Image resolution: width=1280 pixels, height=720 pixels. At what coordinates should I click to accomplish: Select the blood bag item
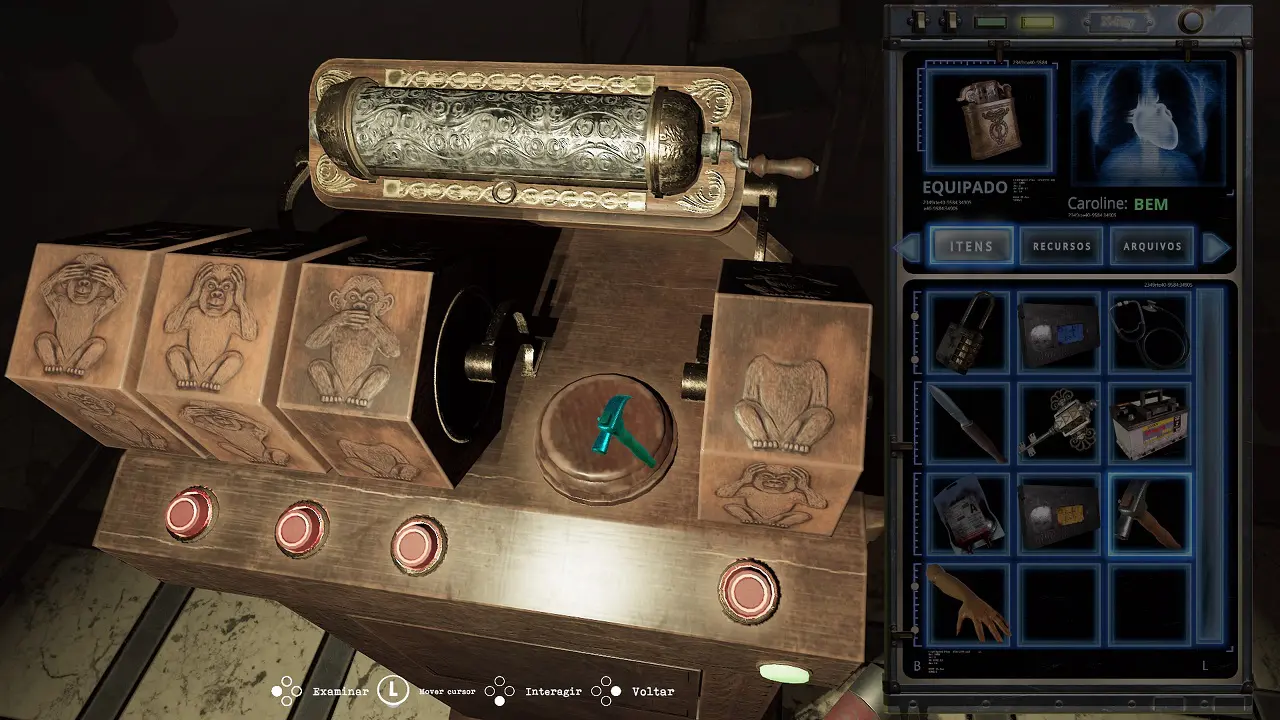coord(968,513)
